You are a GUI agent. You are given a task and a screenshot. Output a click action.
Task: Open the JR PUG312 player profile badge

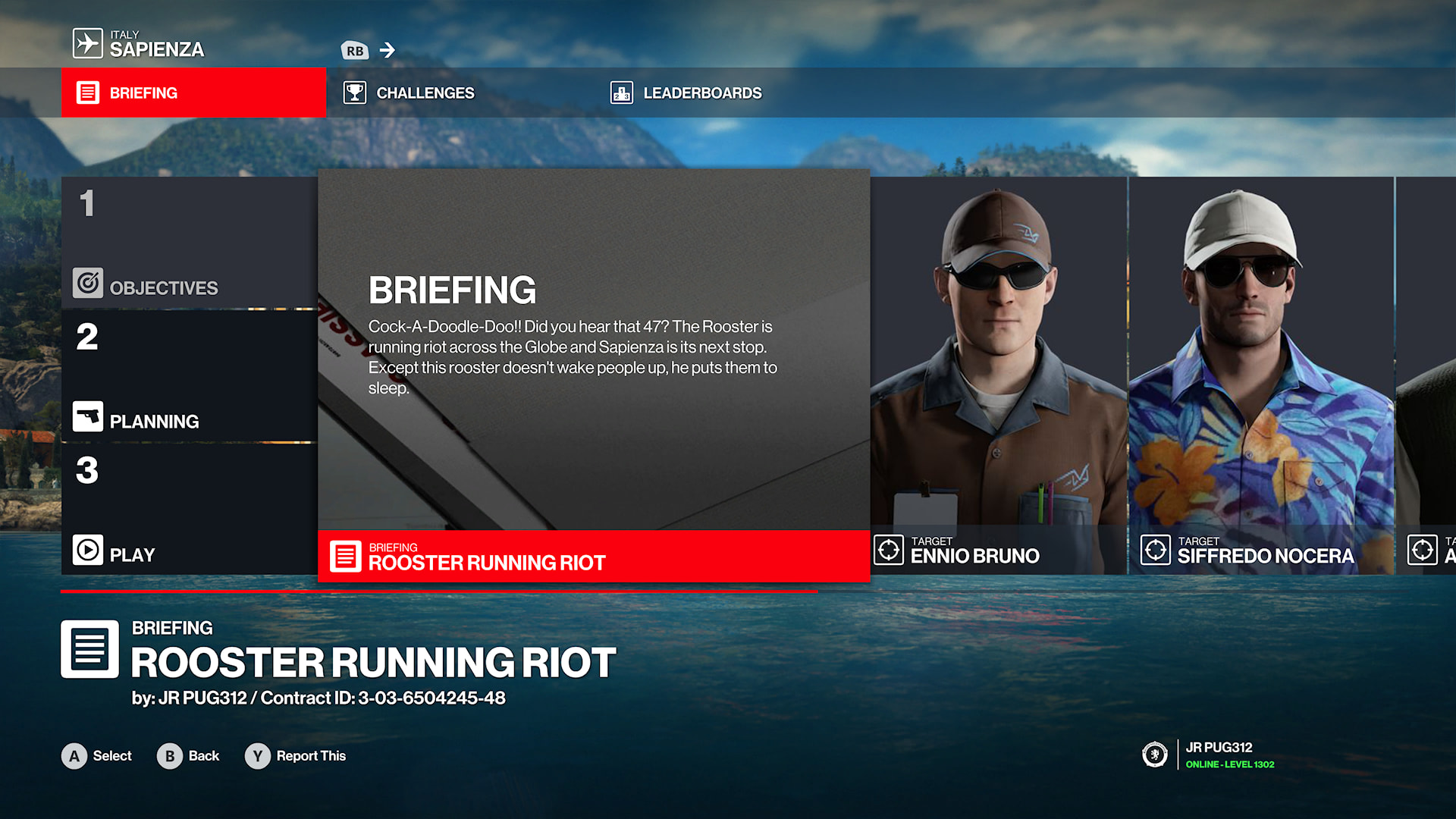pyautogui.click(x=1209, y=755)
